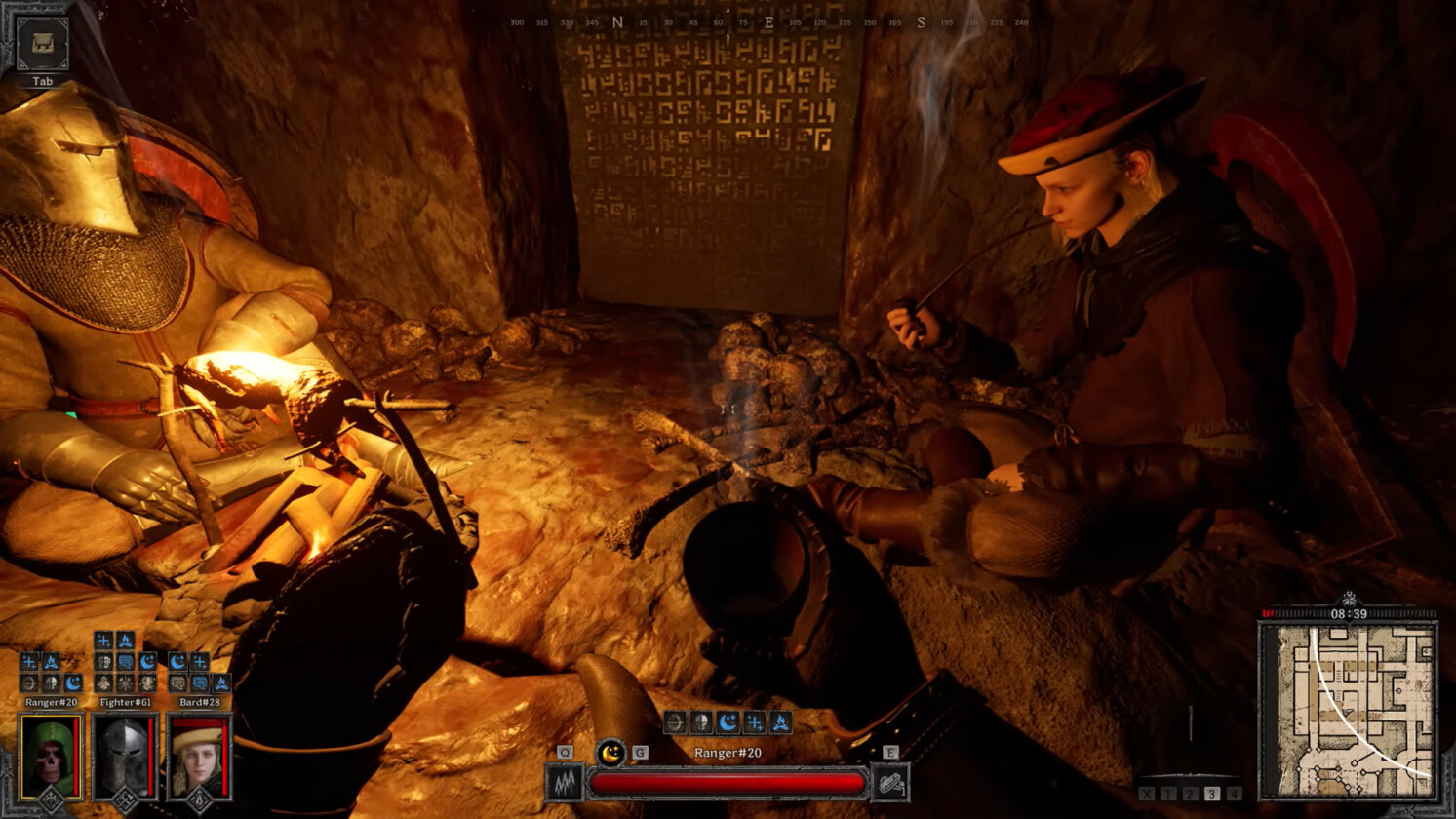Toggle the moon rest buff above Bard#28

pyautogui.click(x=177, y=660)
